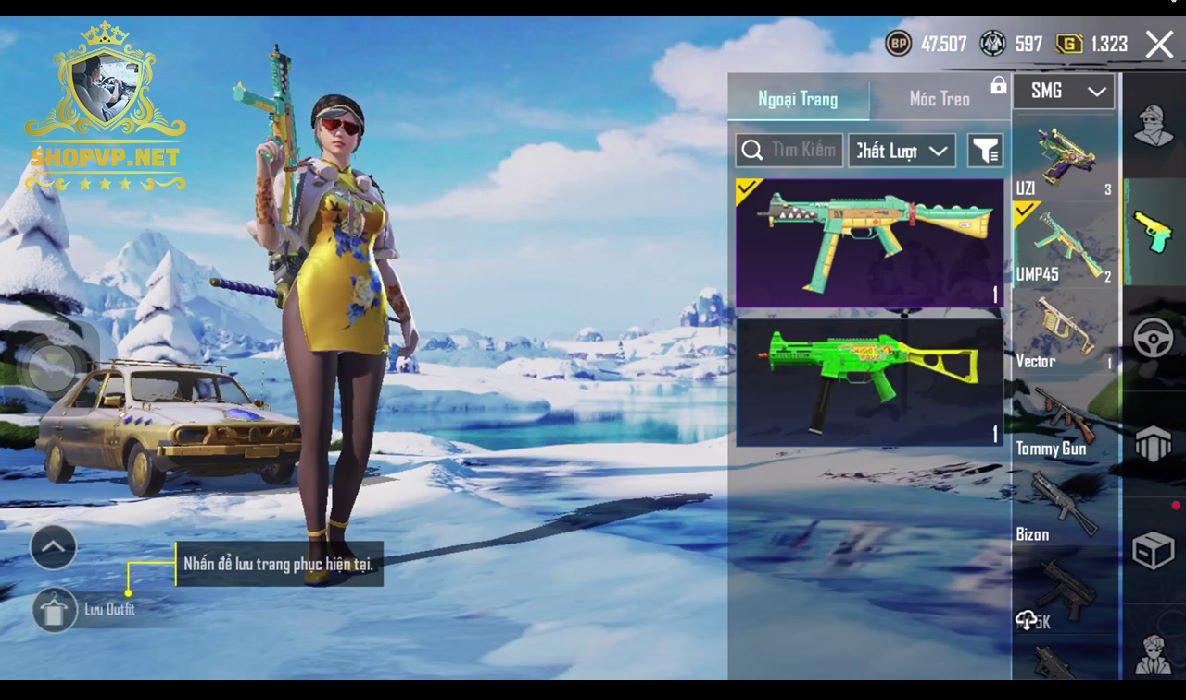Viewport: 1186px width, 700px height.
Task: Select Vector in the weapon list
Action: pyautogui.click(x=1064, y=331)
